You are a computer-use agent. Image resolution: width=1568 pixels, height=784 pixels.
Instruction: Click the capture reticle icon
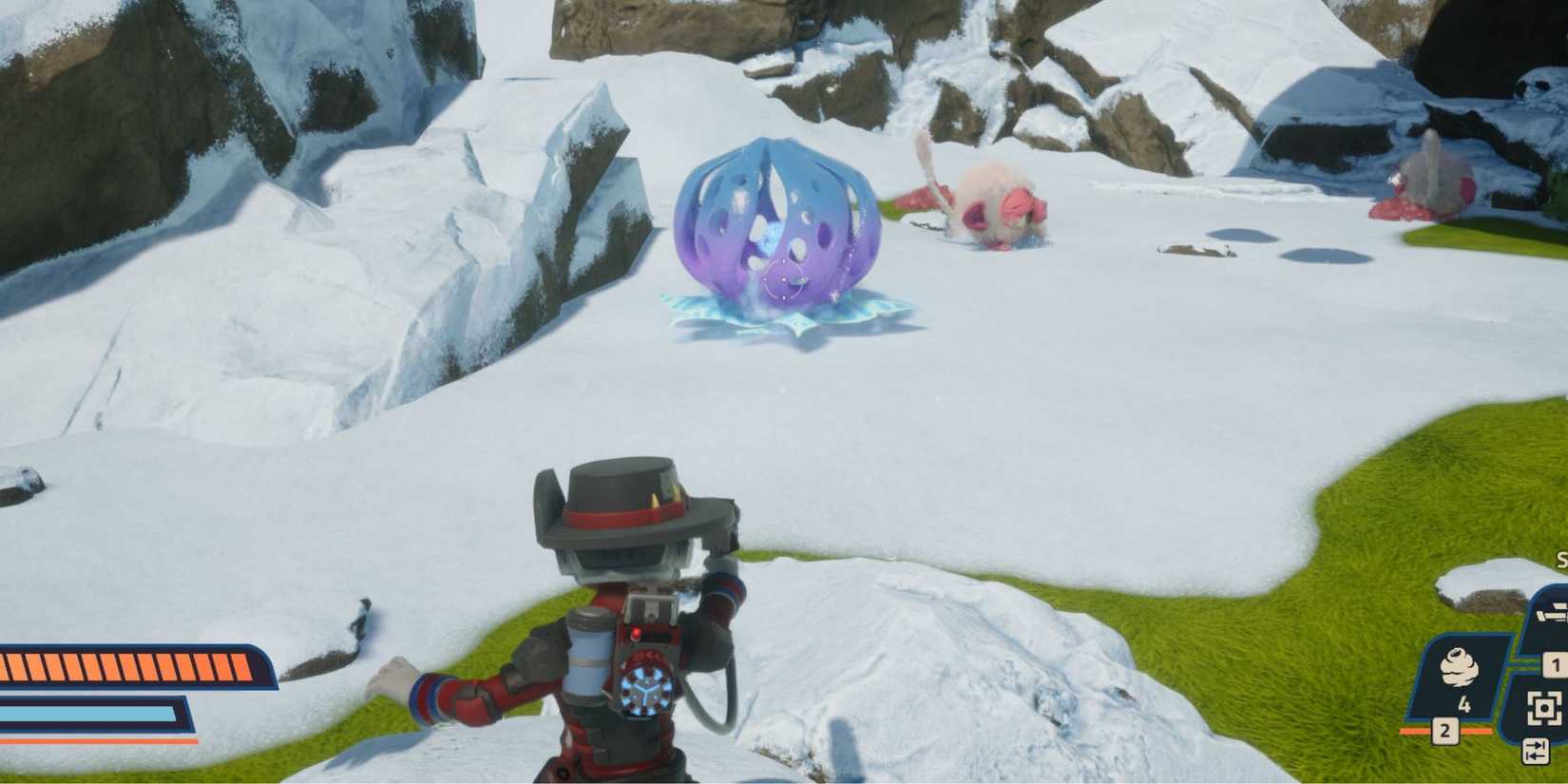tap(1543, 708)
